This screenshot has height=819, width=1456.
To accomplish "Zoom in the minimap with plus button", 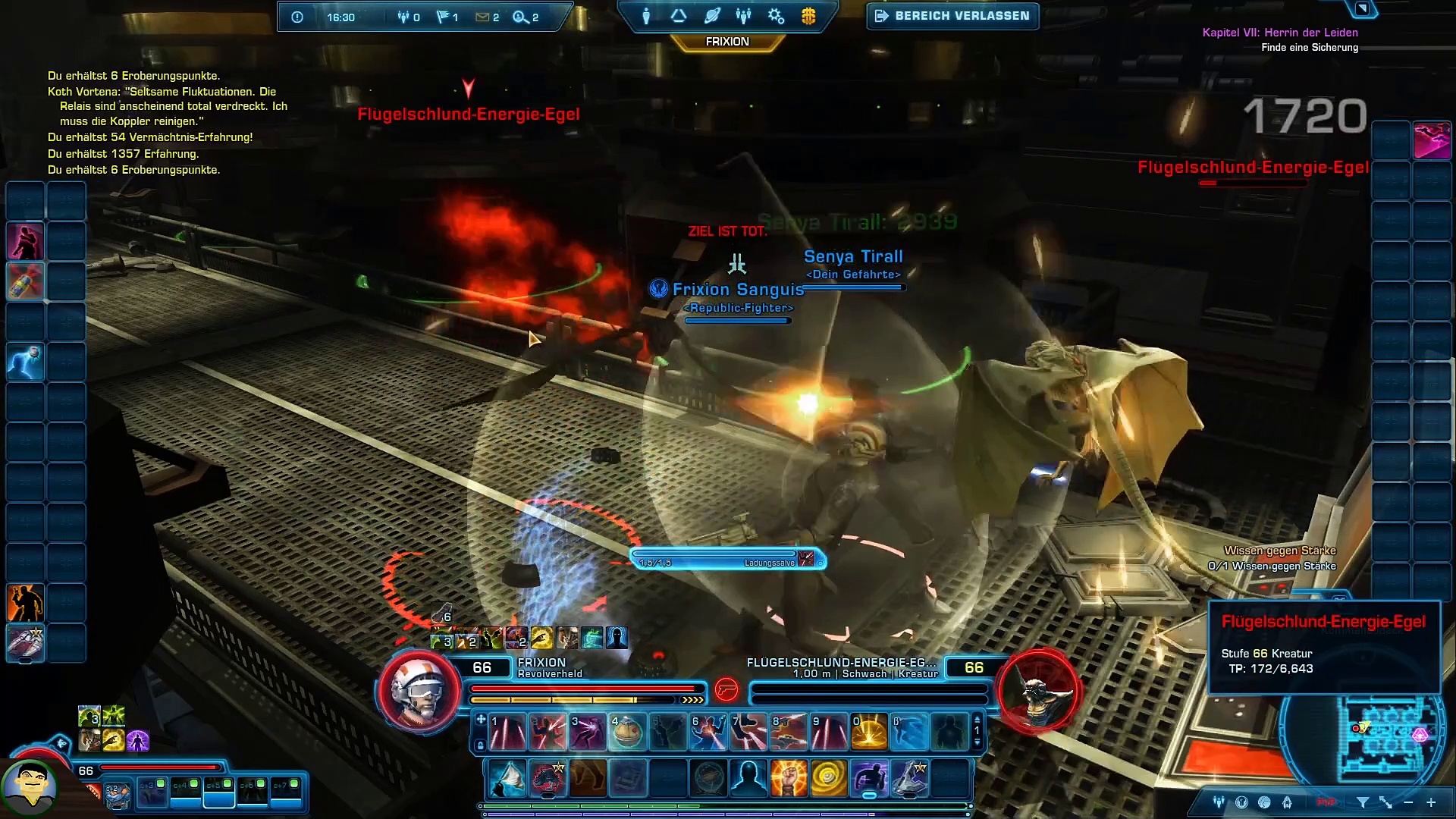I will 1431,802.
